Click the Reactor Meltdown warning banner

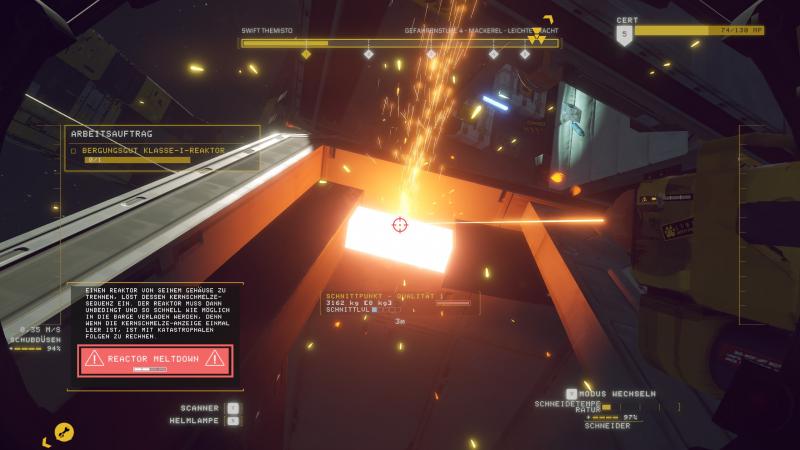(x=155, y=360)
